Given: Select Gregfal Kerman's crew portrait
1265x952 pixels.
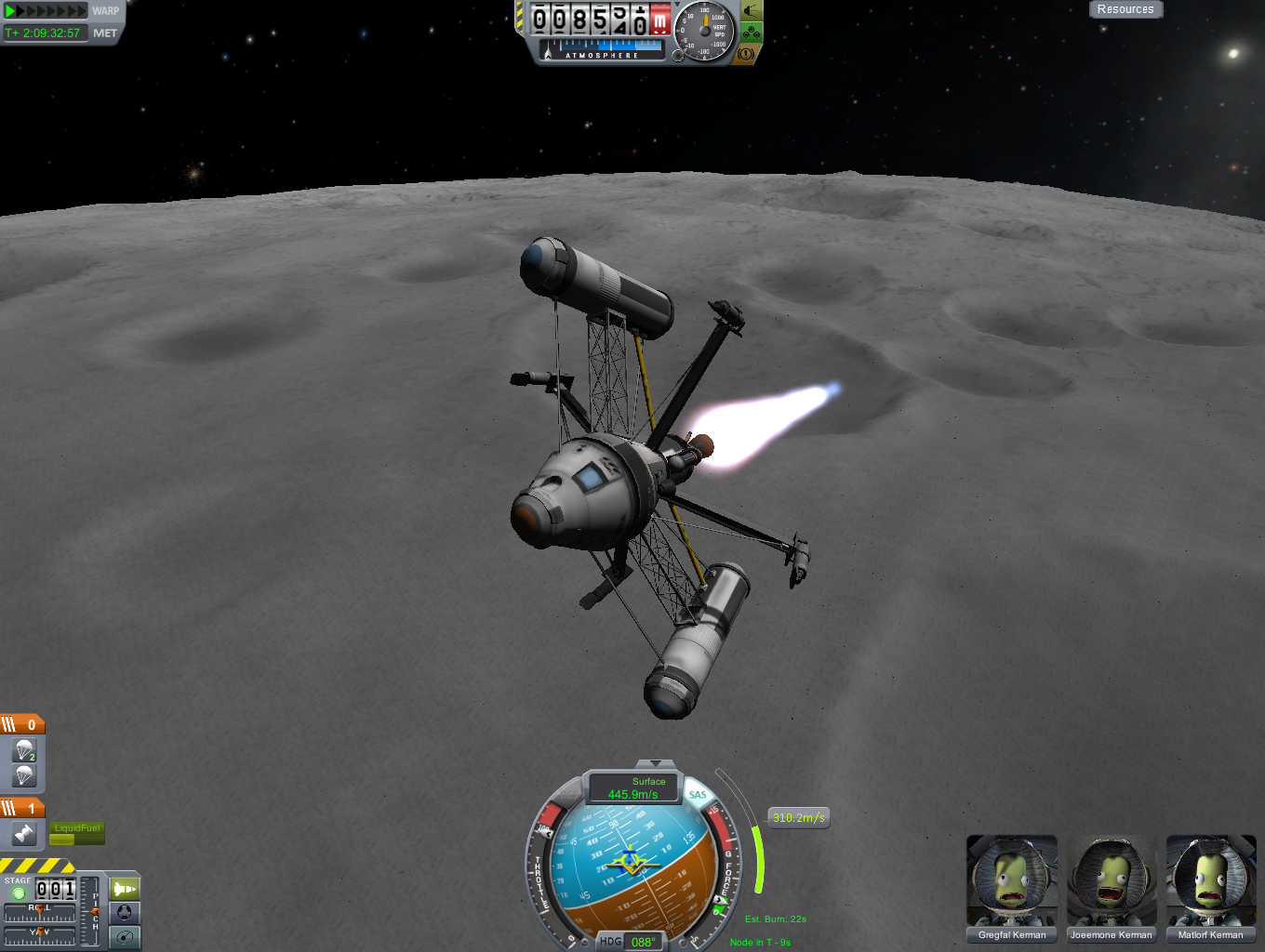Looking at the screenshot, I should point(1012,881).
